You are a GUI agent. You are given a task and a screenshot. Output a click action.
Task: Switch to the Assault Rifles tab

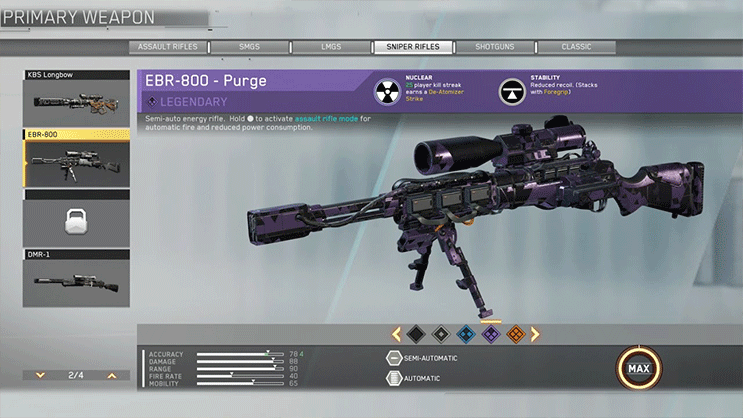tap(169, 47)
